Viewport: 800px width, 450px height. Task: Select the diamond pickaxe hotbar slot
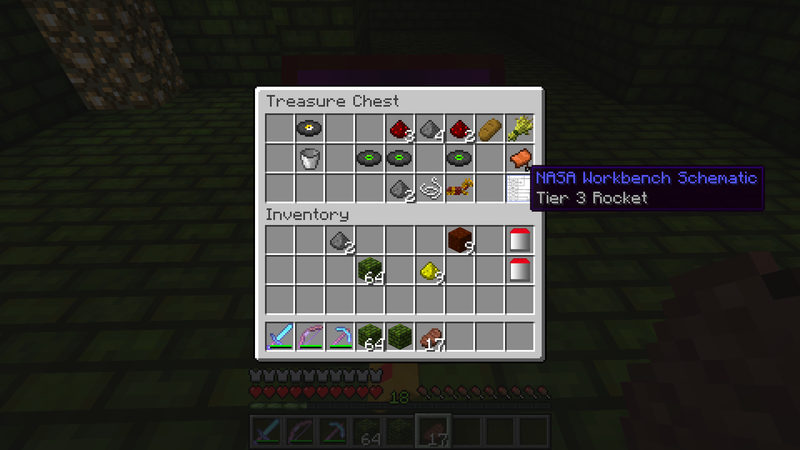click(x=339, y=336)
